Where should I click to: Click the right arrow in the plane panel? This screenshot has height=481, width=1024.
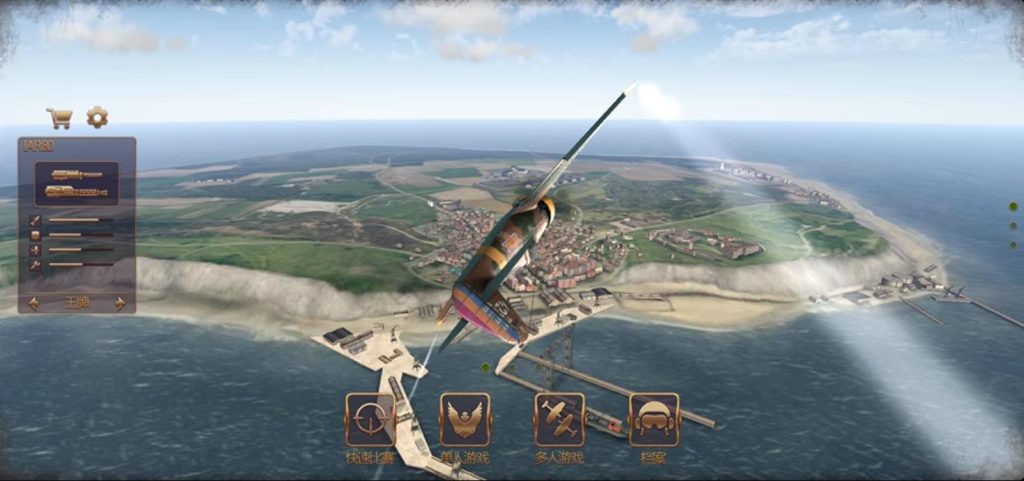click(121, 303)
